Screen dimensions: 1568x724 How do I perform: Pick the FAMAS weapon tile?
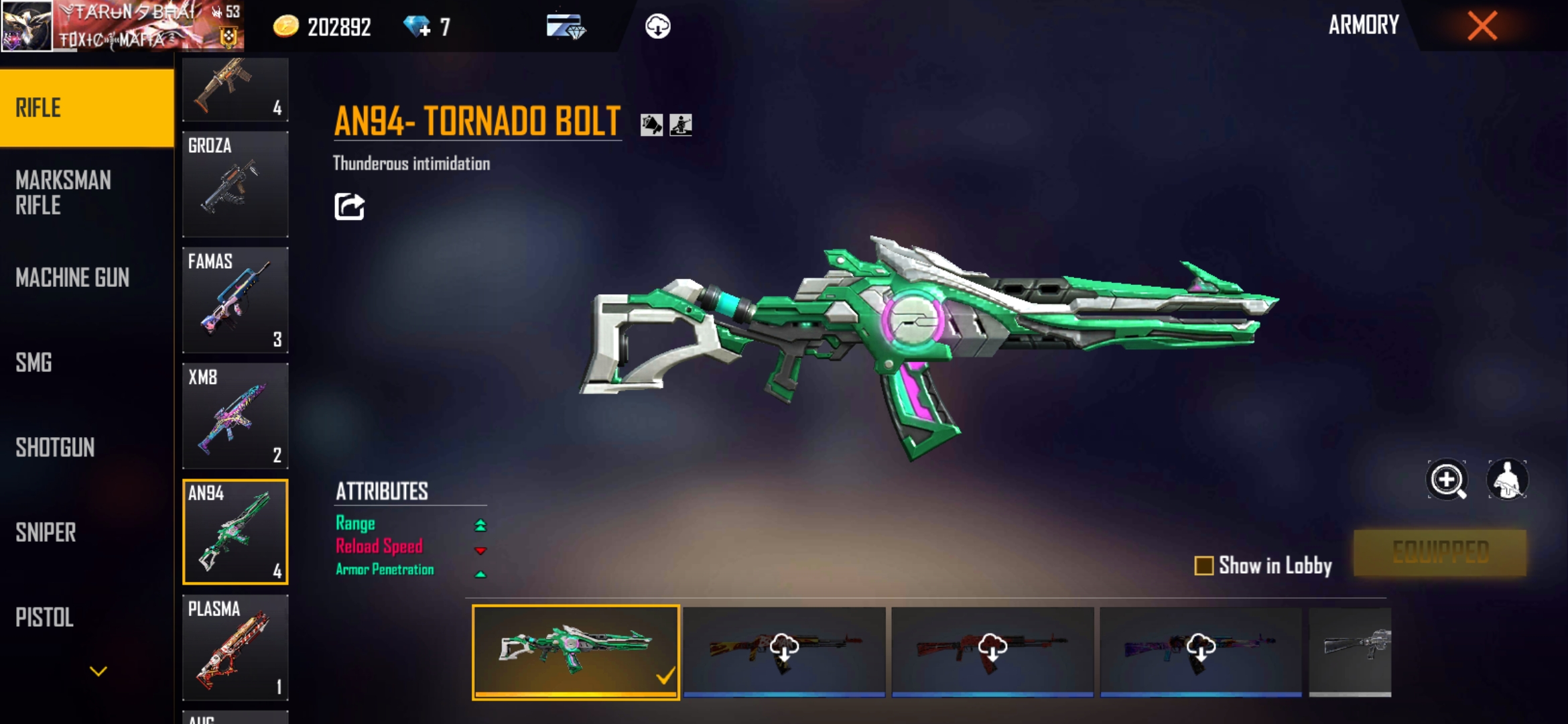235,300
